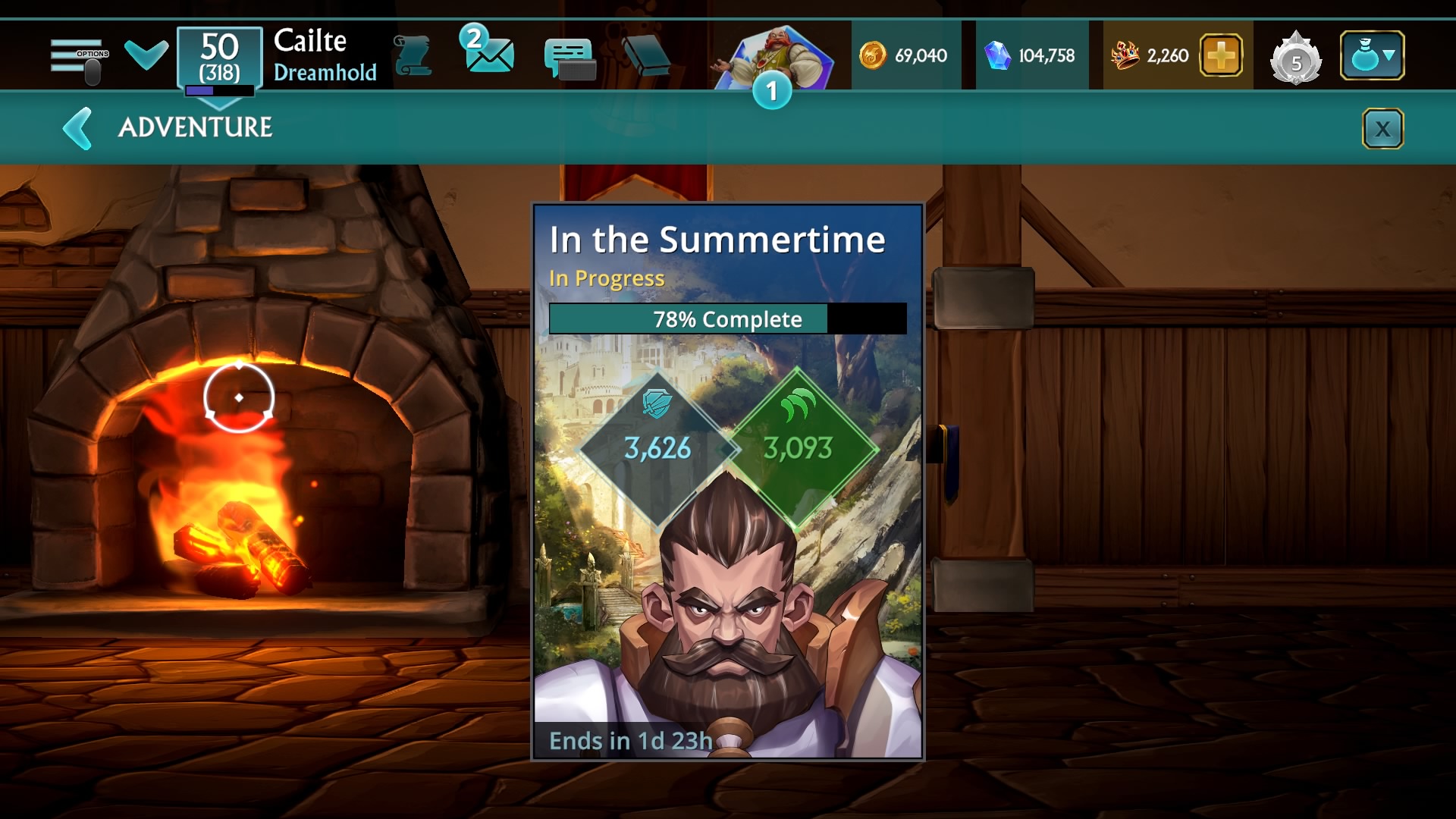1456x819 pixels.
Task: Open the book journal icon
Action: tap(646, 56)
